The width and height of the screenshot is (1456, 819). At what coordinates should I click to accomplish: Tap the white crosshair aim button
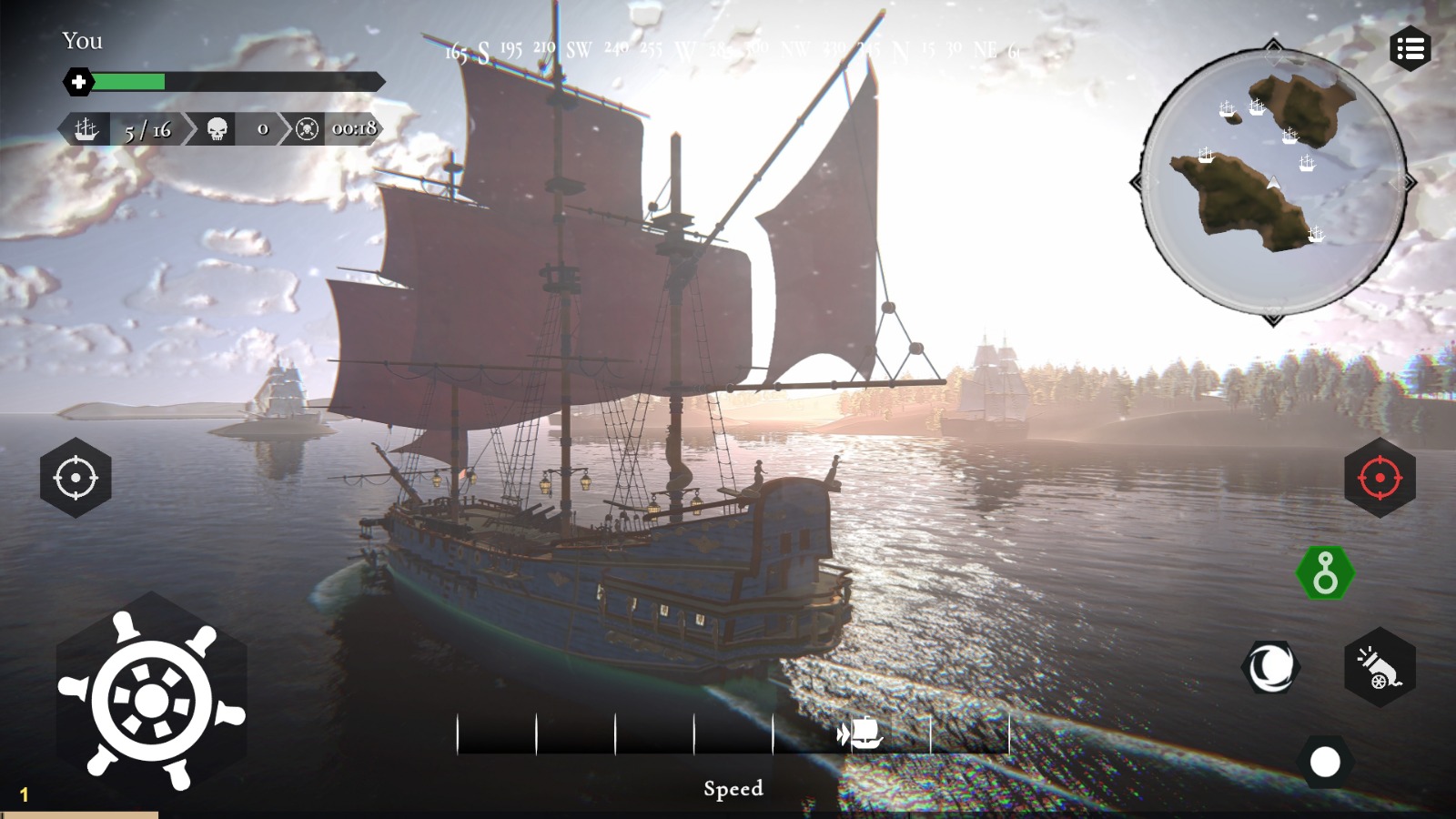pos(76,478)
